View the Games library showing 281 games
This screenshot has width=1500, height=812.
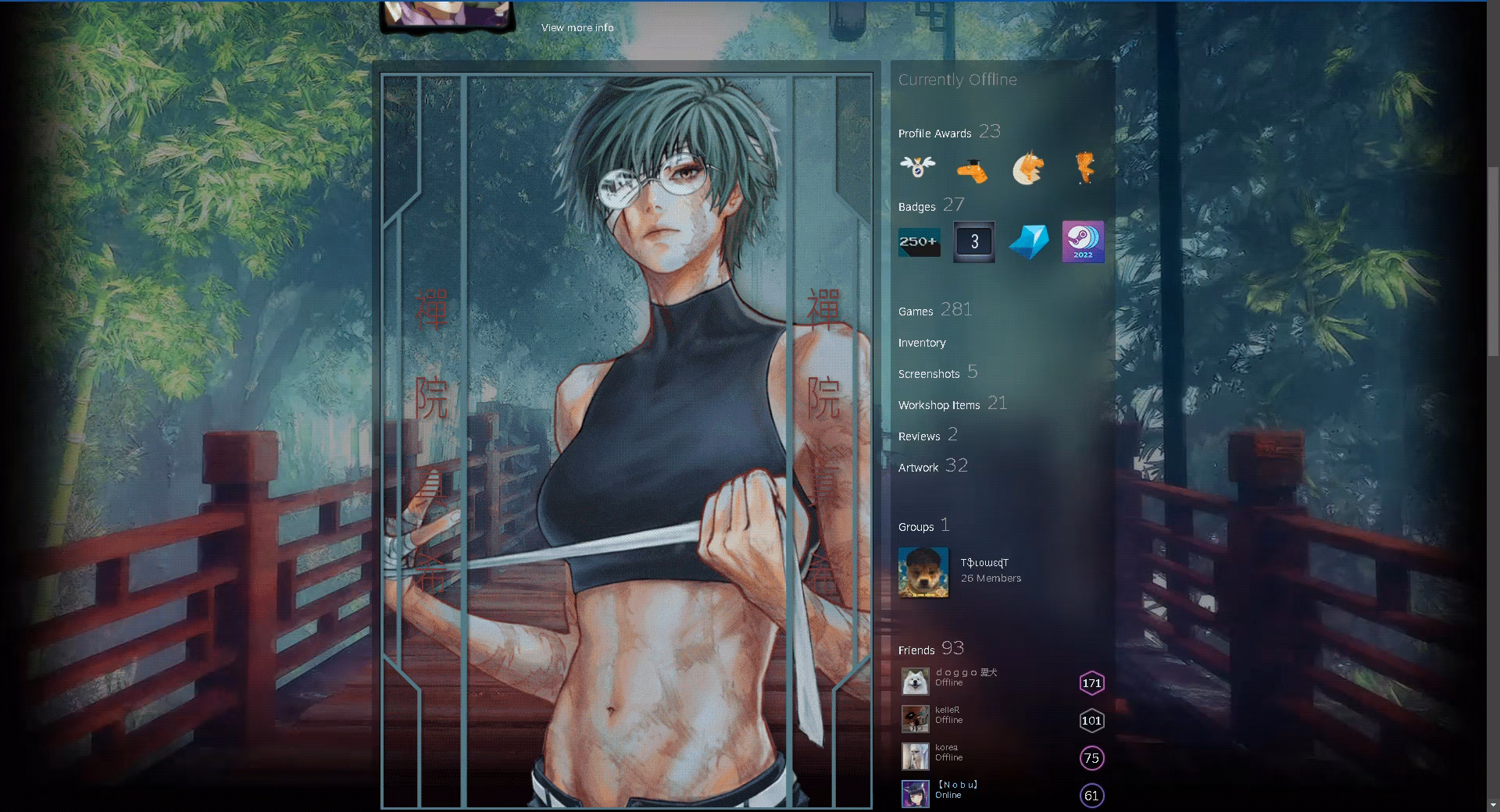coord(916,311)
